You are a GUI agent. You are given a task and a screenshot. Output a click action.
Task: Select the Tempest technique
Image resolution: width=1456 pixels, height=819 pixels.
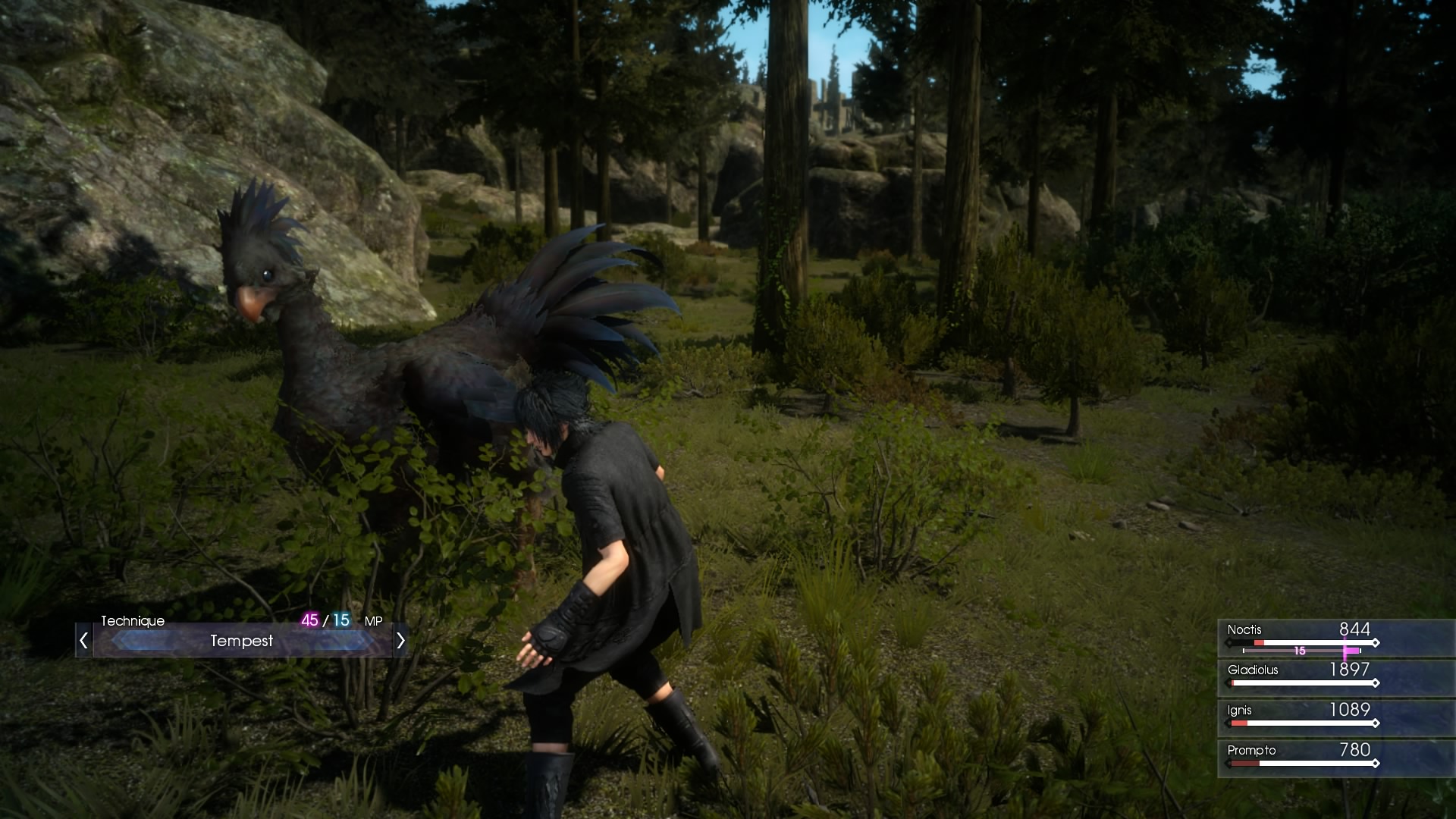pos(242,642)
